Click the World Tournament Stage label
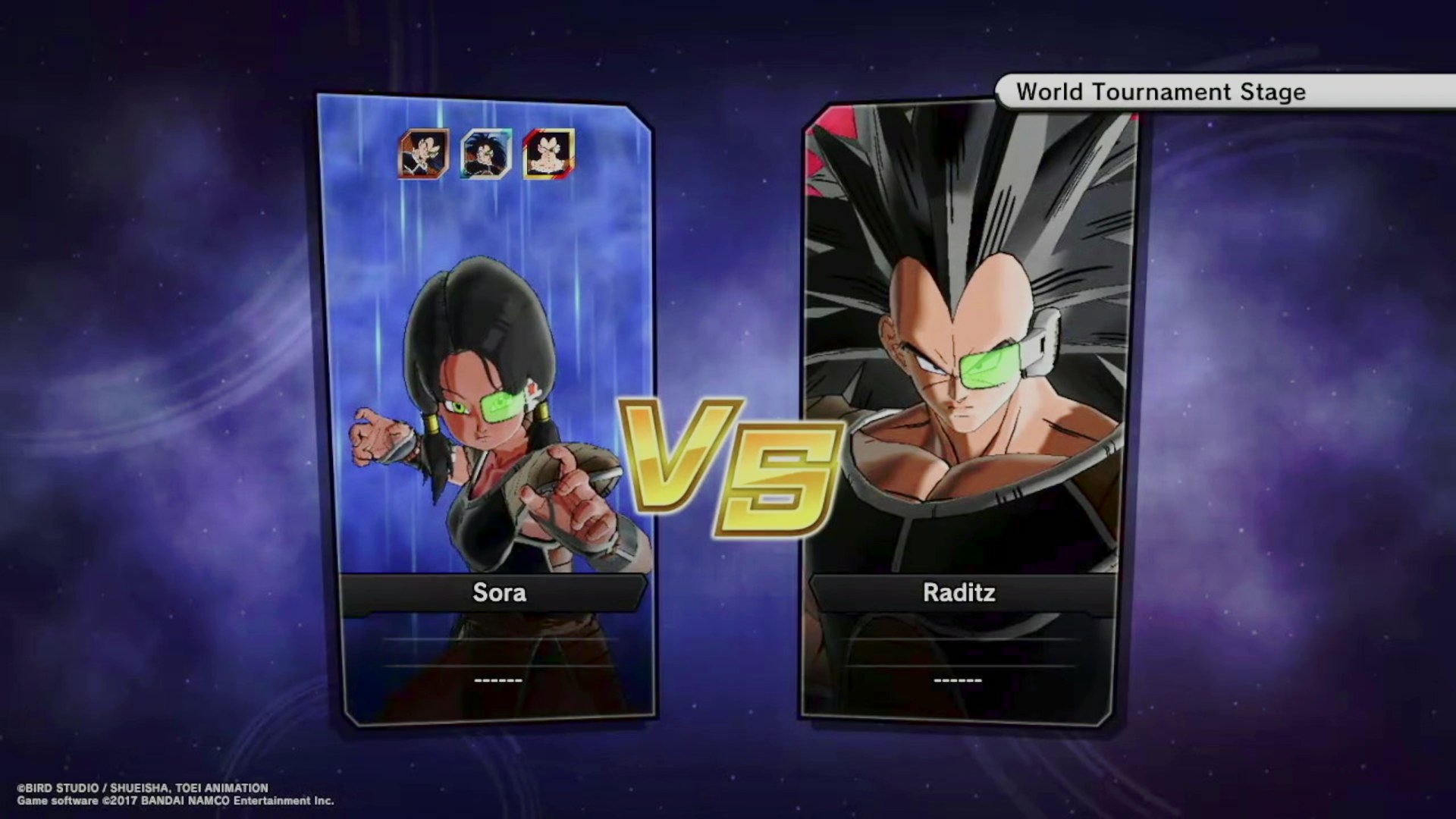The height and width of the screenshot is (819, 1456). [1160, 92]
